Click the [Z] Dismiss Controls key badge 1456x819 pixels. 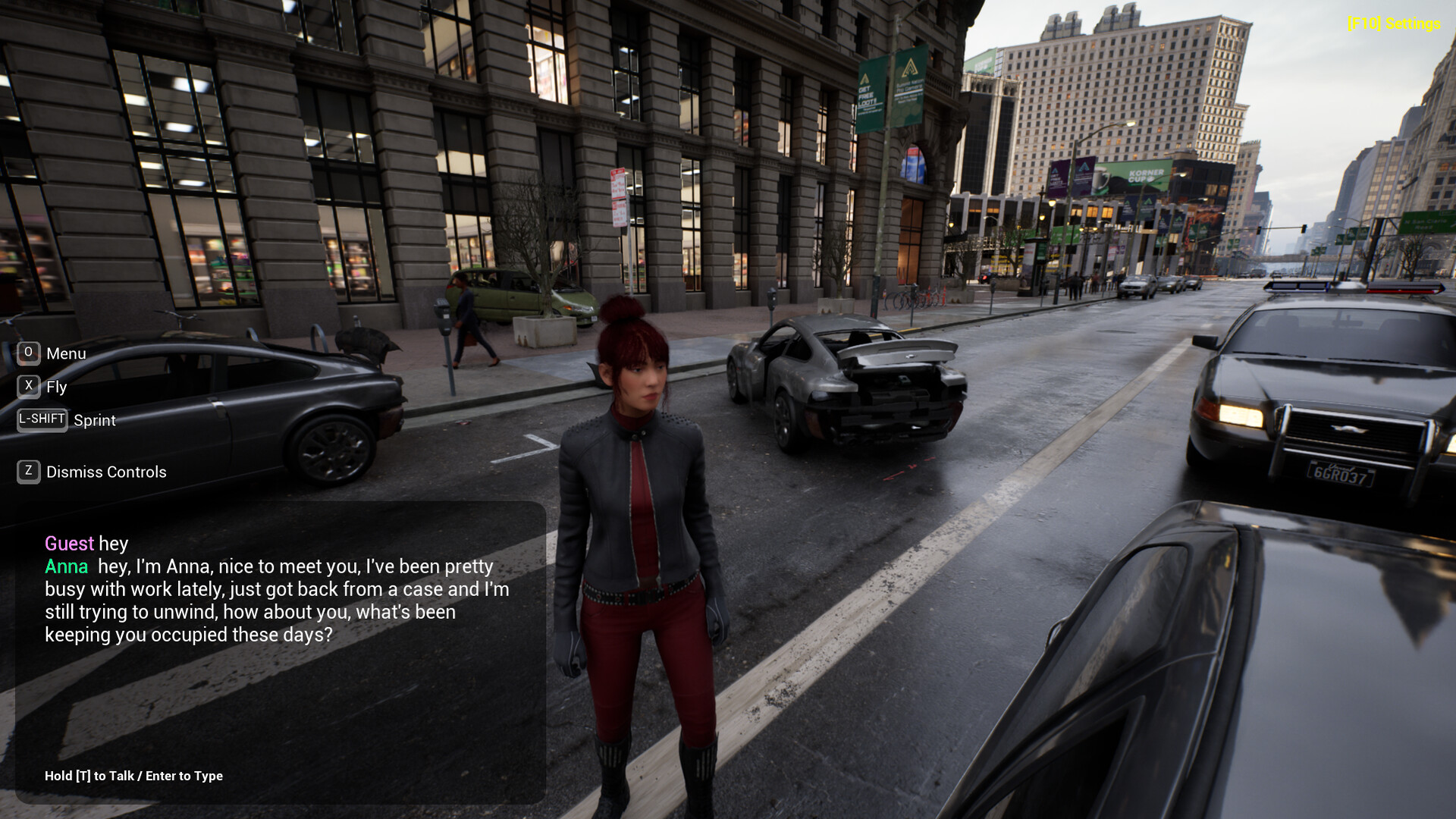point(28,471)
